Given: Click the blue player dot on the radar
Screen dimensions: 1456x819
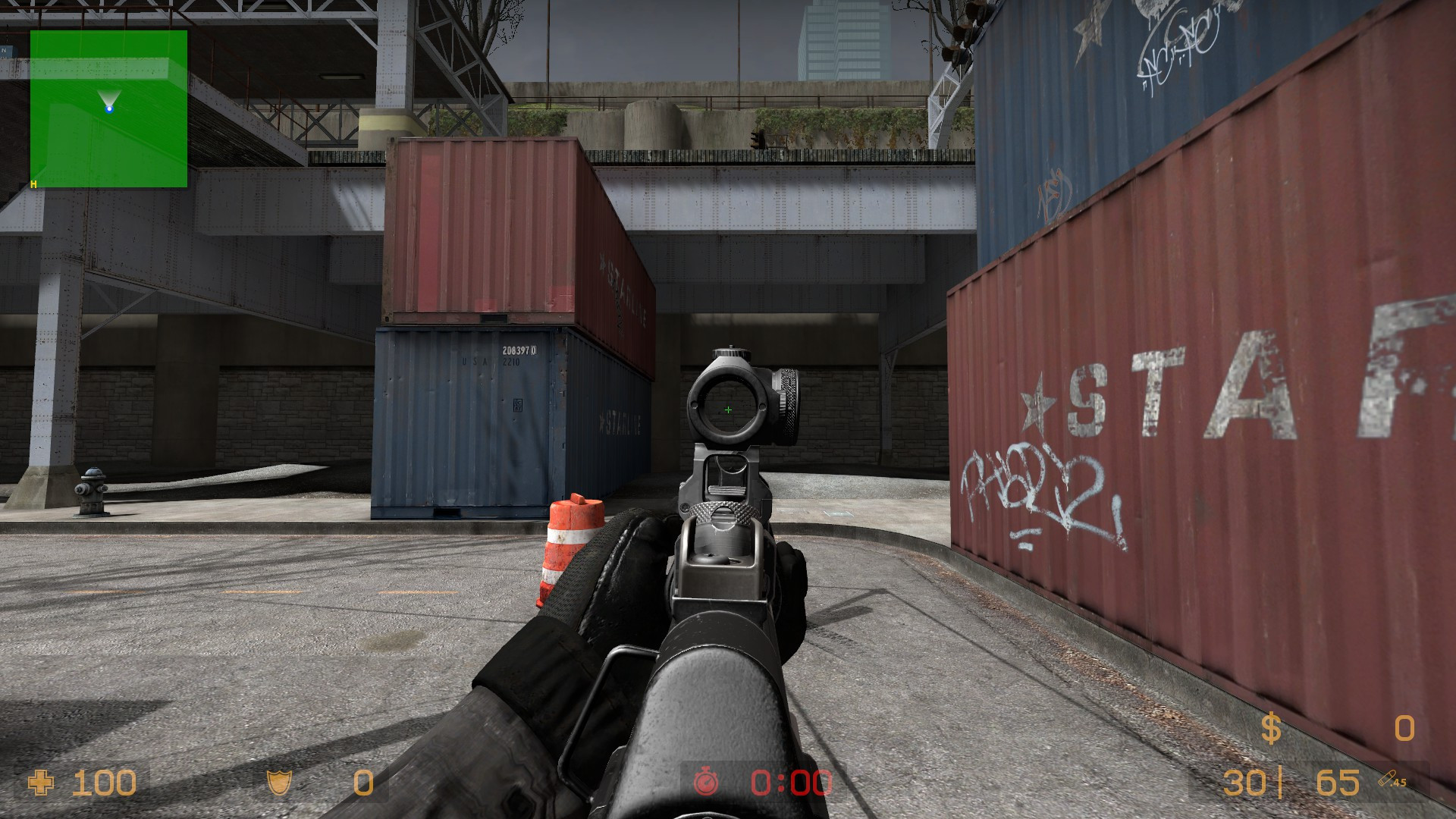Looking at the screenshot, I should pos(110,108).
